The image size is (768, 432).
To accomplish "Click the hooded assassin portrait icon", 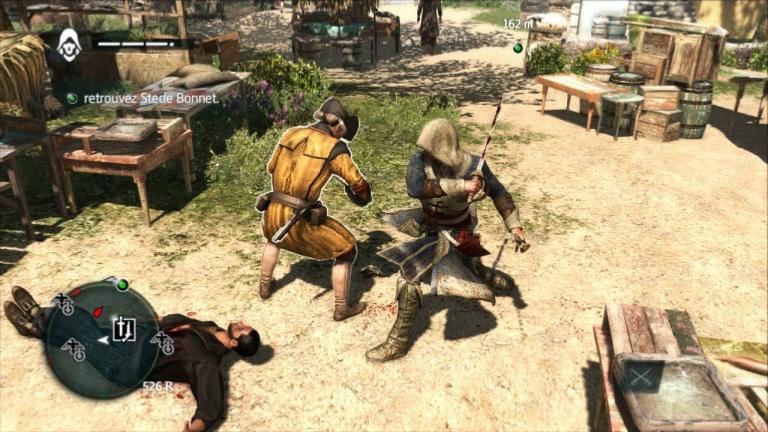I will [69, 44].
